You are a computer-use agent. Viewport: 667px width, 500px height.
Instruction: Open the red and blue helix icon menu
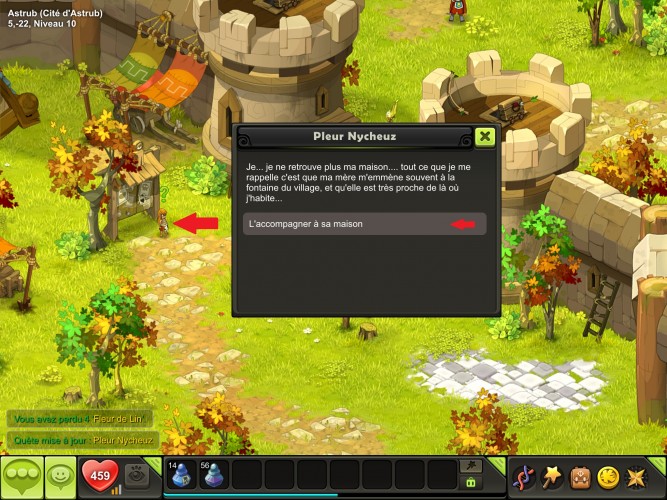tap(524, 476)
